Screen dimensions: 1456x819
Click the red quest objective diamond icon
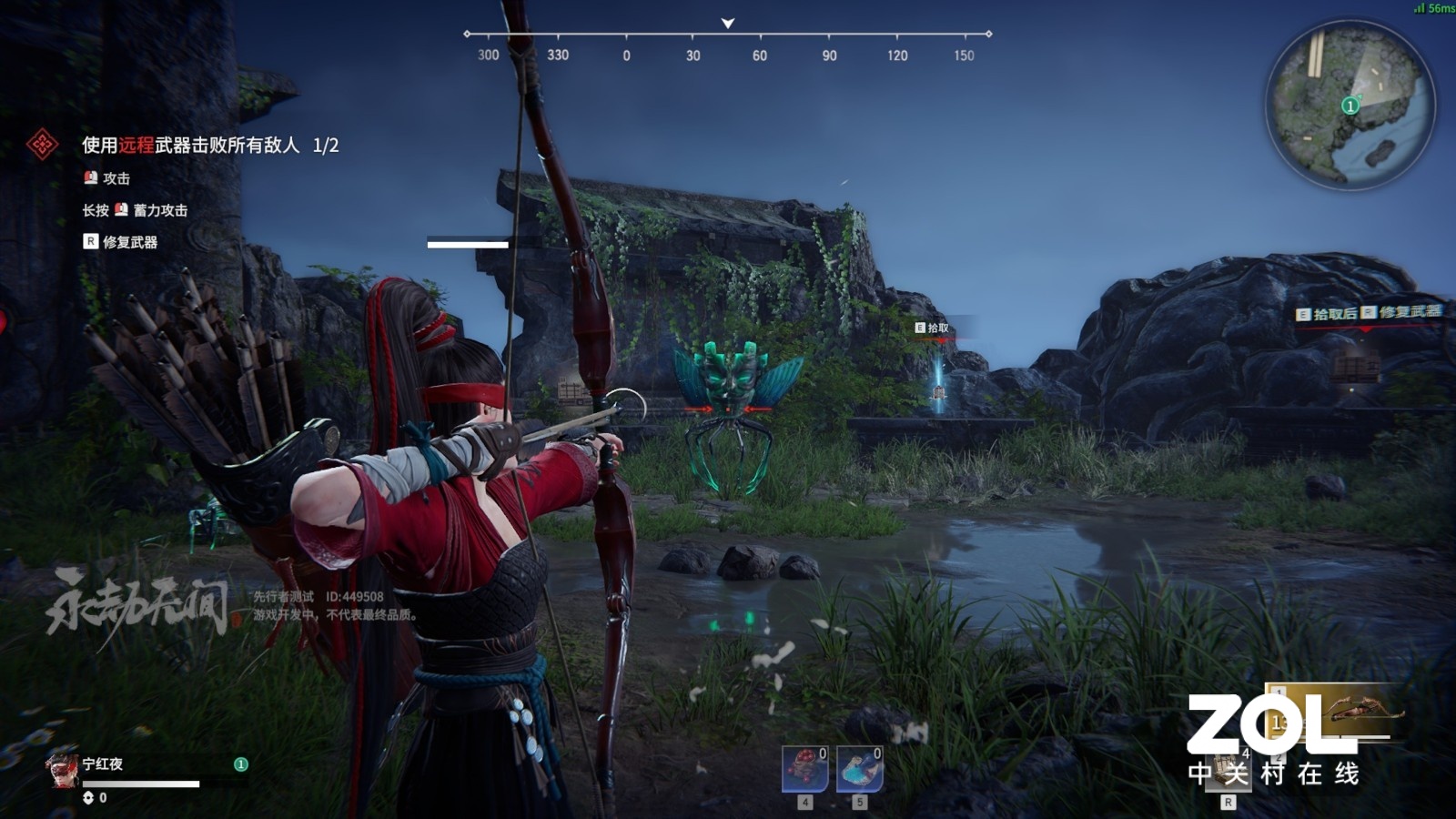point(42,145)
